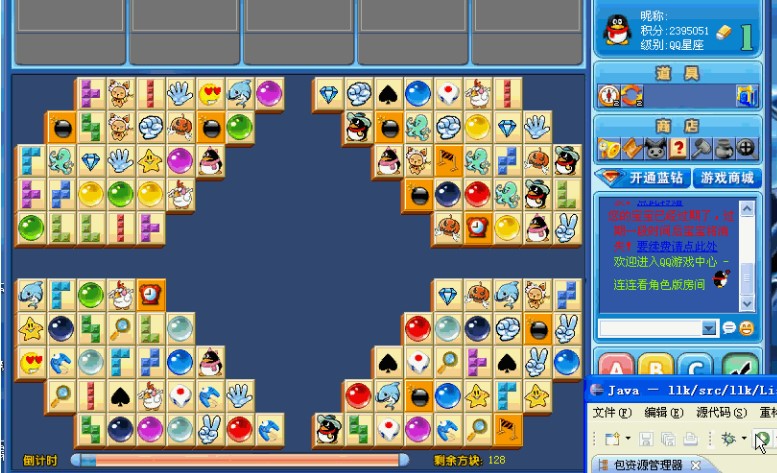Open the 文件 menu in Eclipse
The height and width of the screenshot is (473, 777).
click(x=611, y=412)
